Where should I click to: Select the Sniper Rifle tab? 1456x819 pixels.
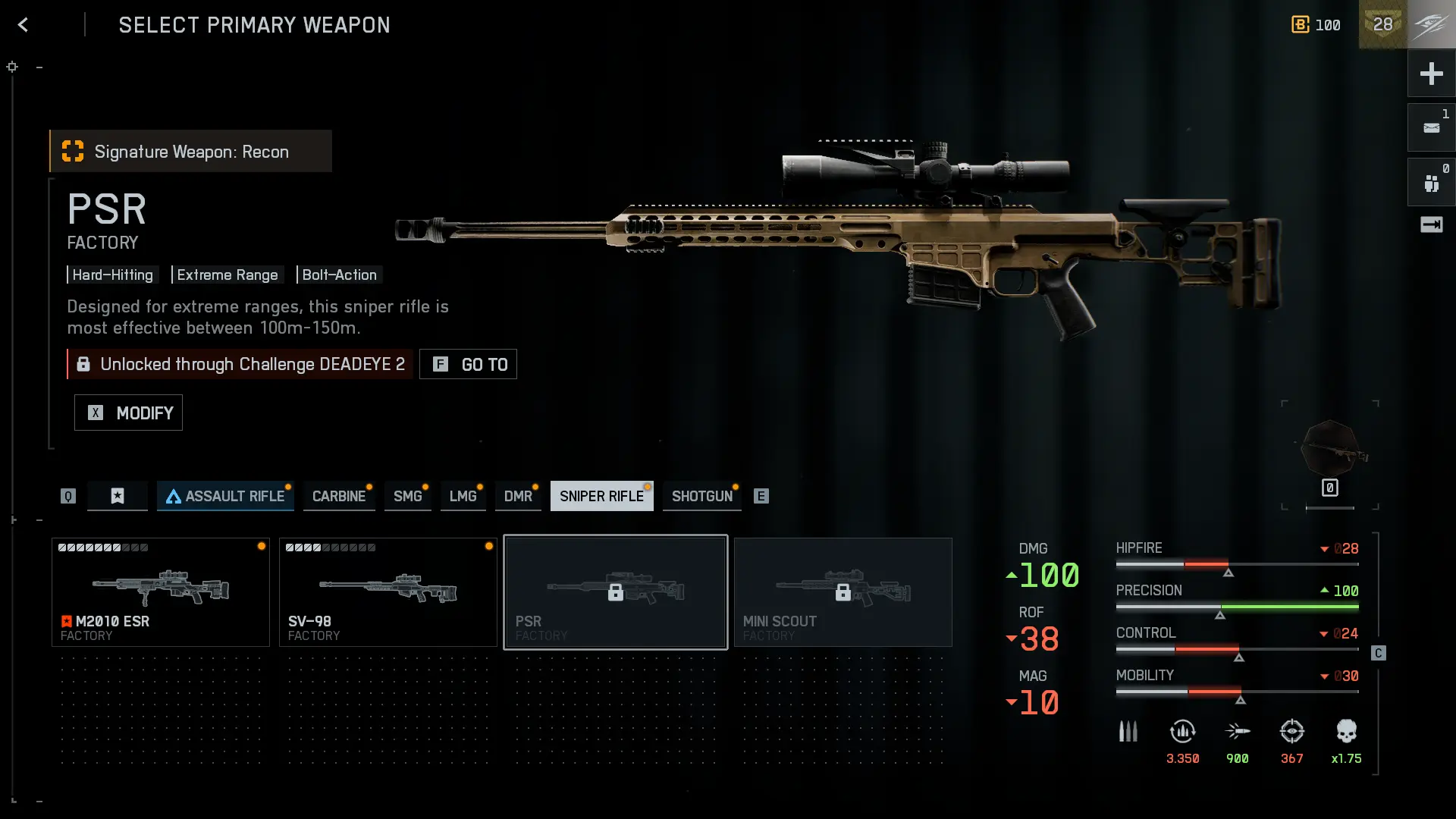tap(601, 496)
